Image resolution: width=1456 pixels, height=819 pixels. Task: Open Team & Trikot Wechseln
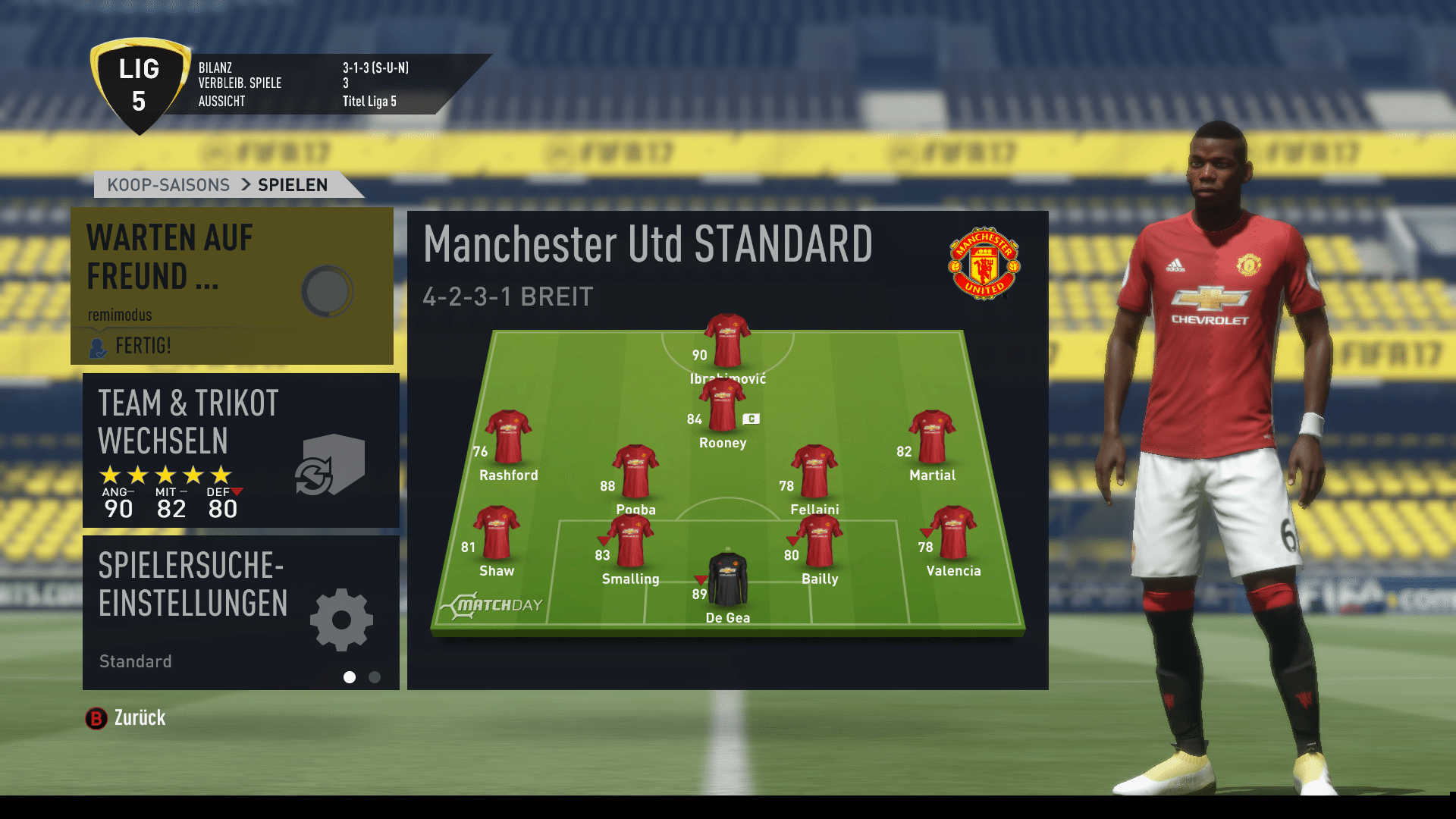point(240,450)
